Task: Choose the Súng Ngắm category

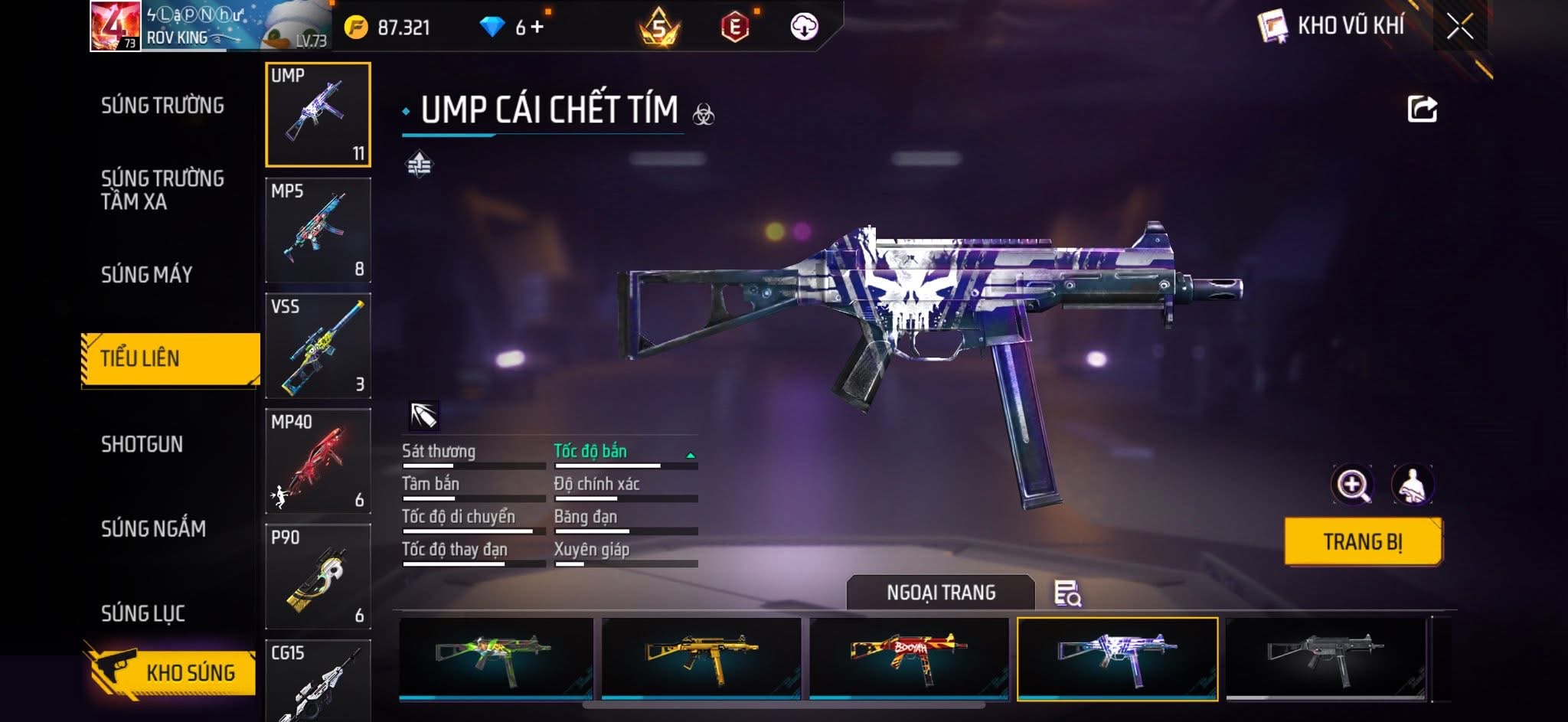Action: (x=153, y=529)
